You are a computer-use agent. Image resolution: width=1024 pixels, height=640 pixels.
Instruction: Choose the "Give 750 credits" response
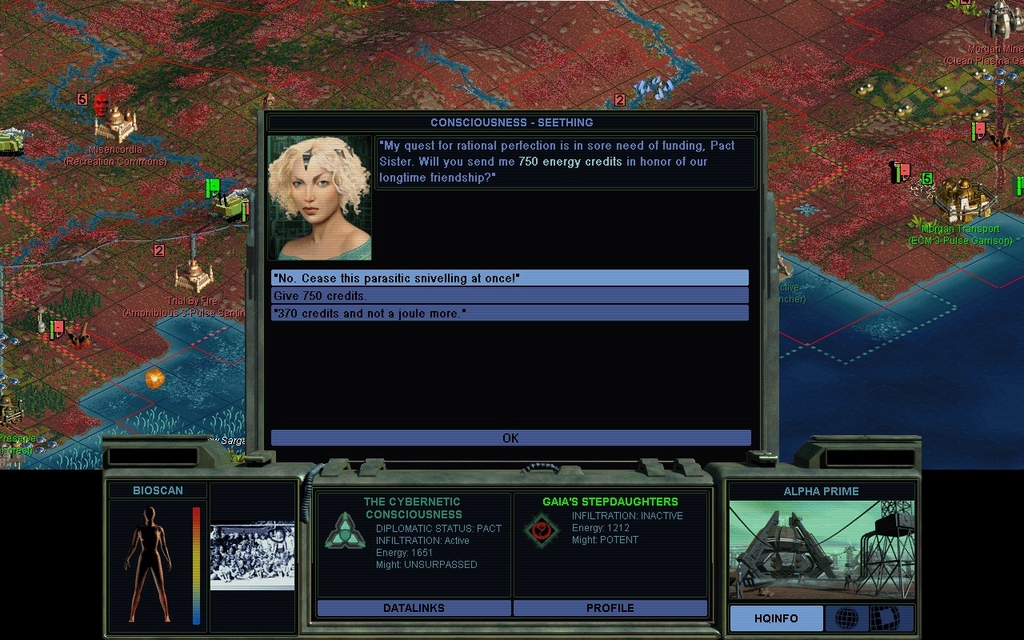(x=509, y=296)
